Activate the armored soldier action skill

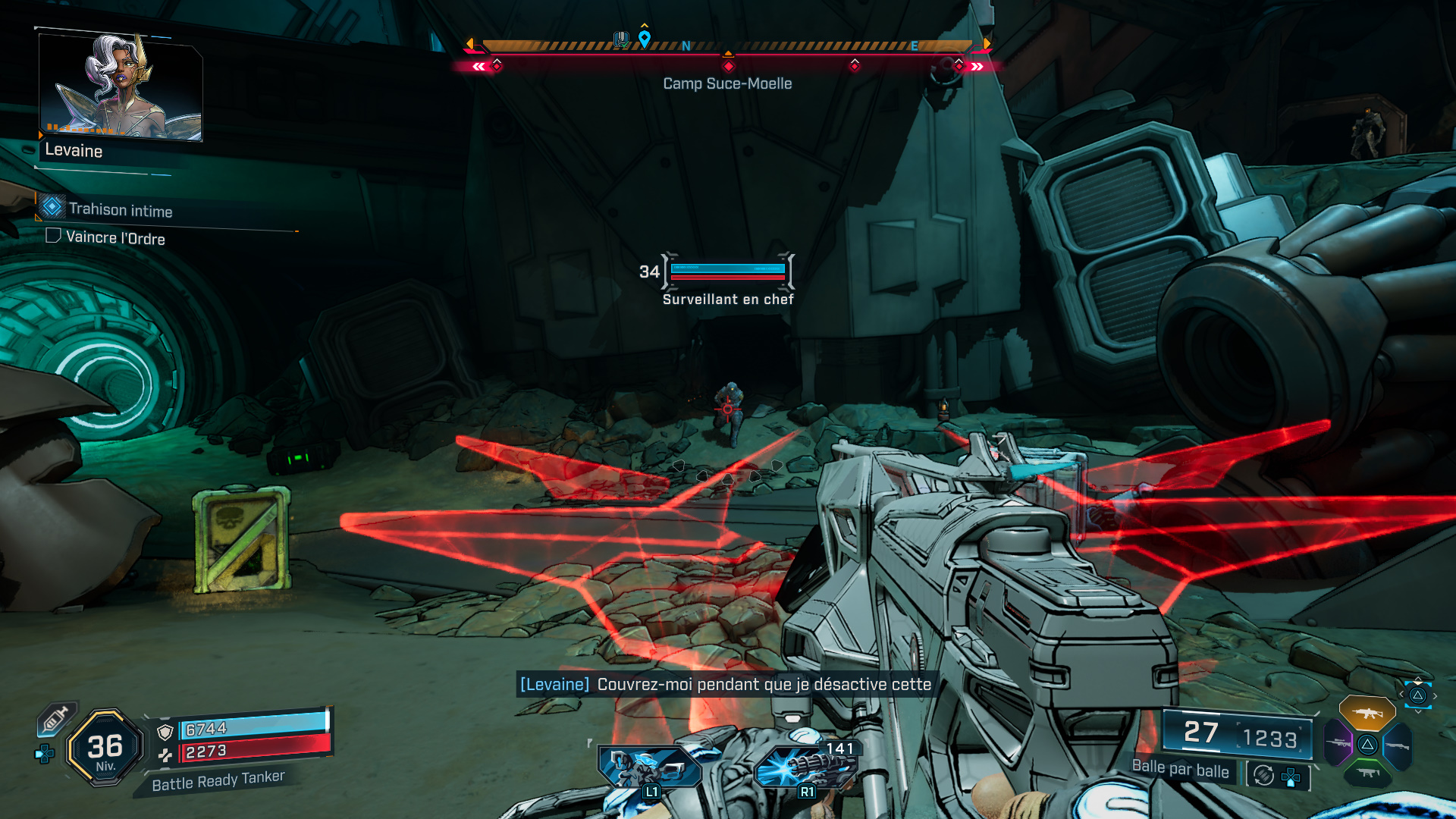650,767
